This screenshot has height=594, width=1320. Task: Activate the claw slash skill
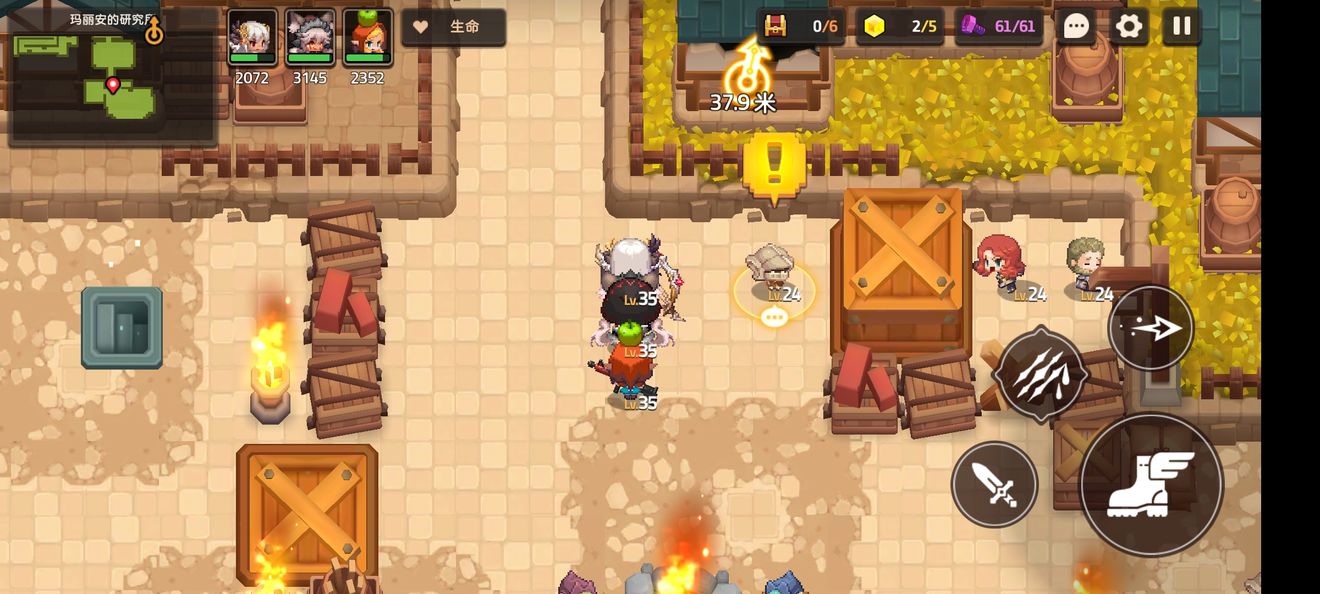click(1040, 374)
